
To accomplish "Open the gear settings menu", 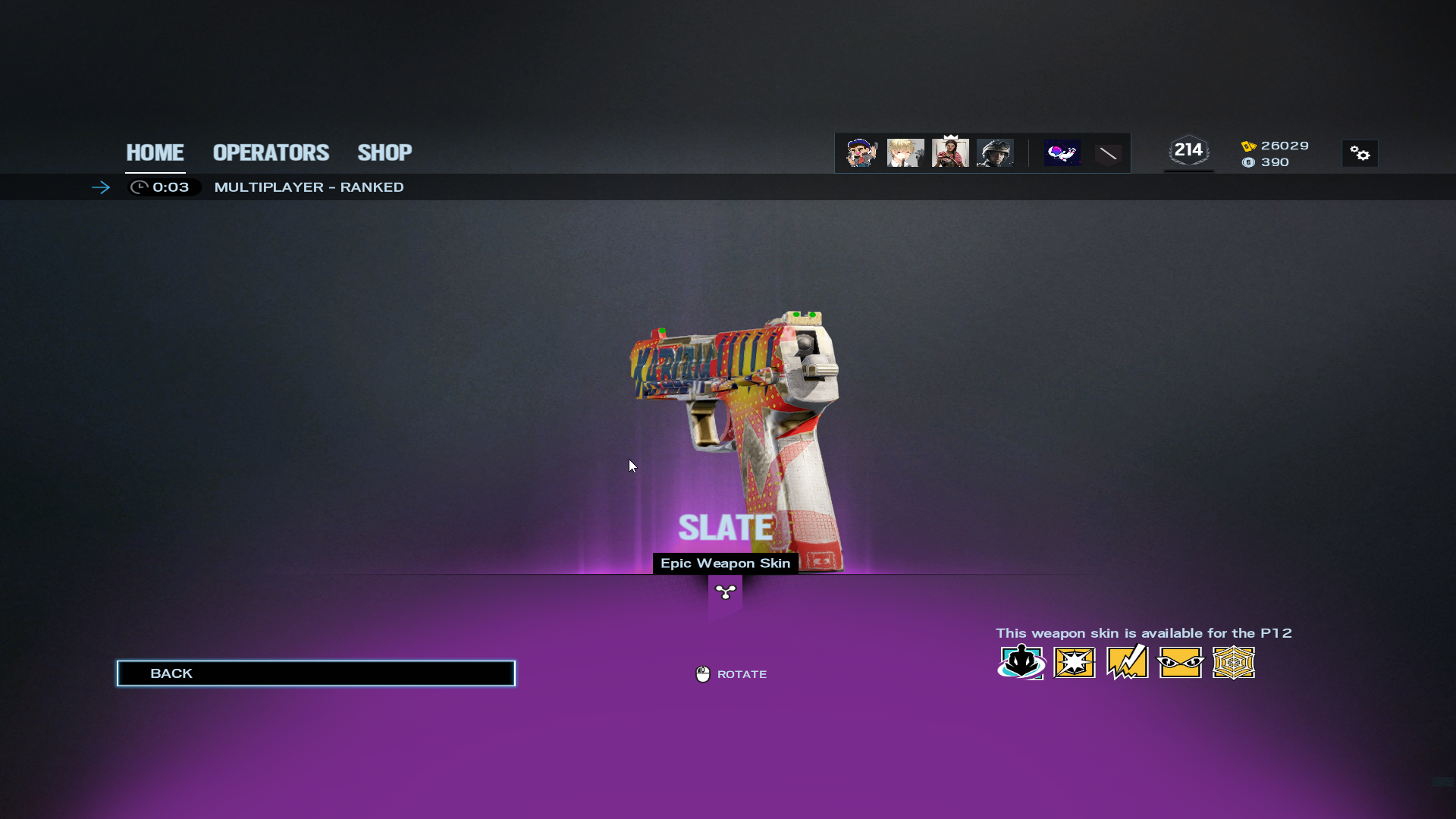I will [x=1360, y=154].
